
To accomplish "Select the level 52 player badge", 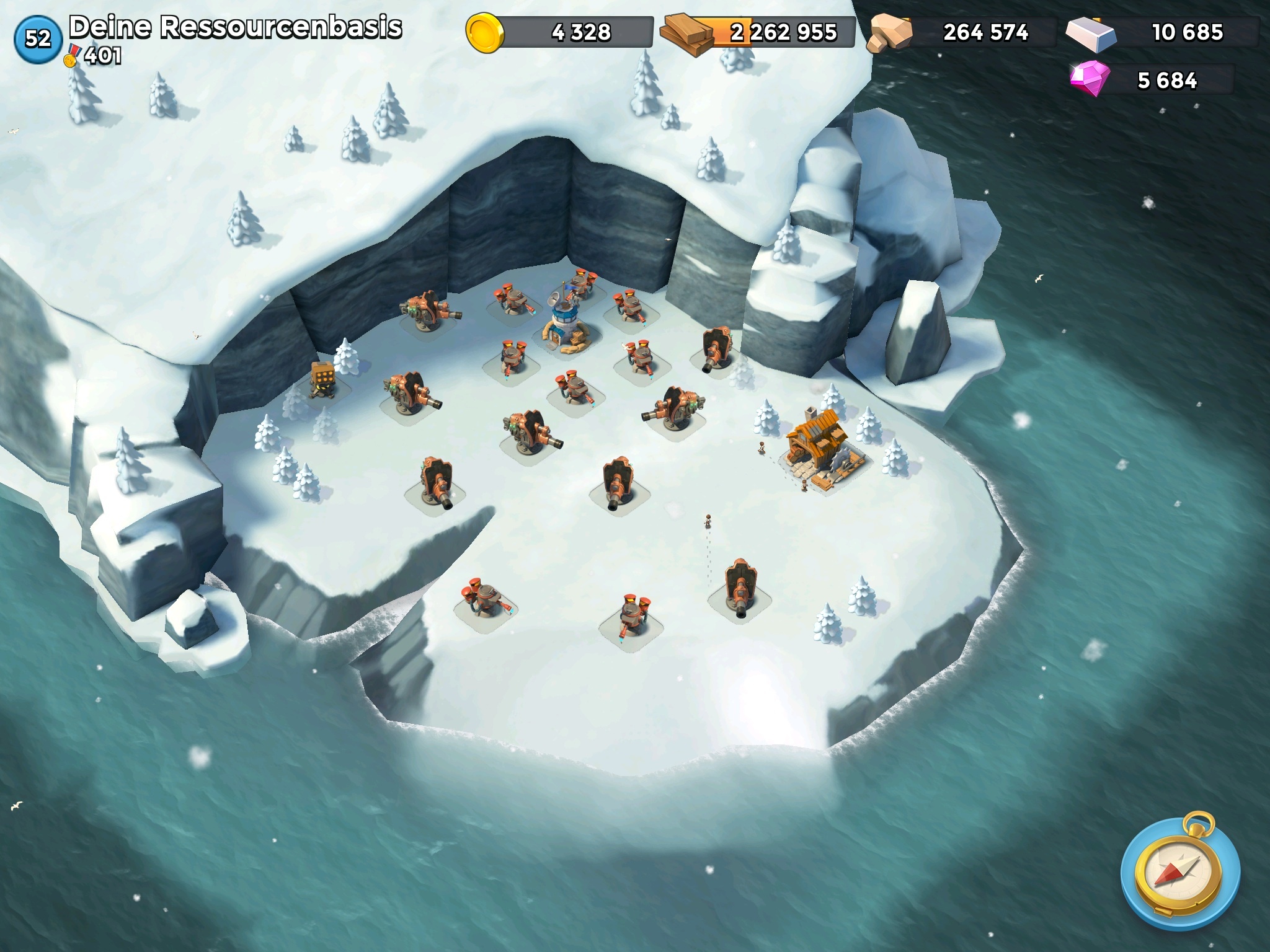I will [x=37, y=38].
